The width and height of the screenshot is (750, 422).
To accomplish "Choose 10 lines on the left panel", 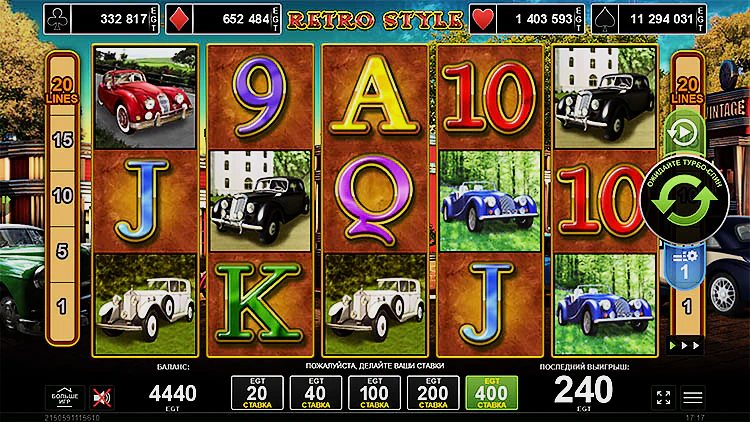I will (x=62, y=195).
